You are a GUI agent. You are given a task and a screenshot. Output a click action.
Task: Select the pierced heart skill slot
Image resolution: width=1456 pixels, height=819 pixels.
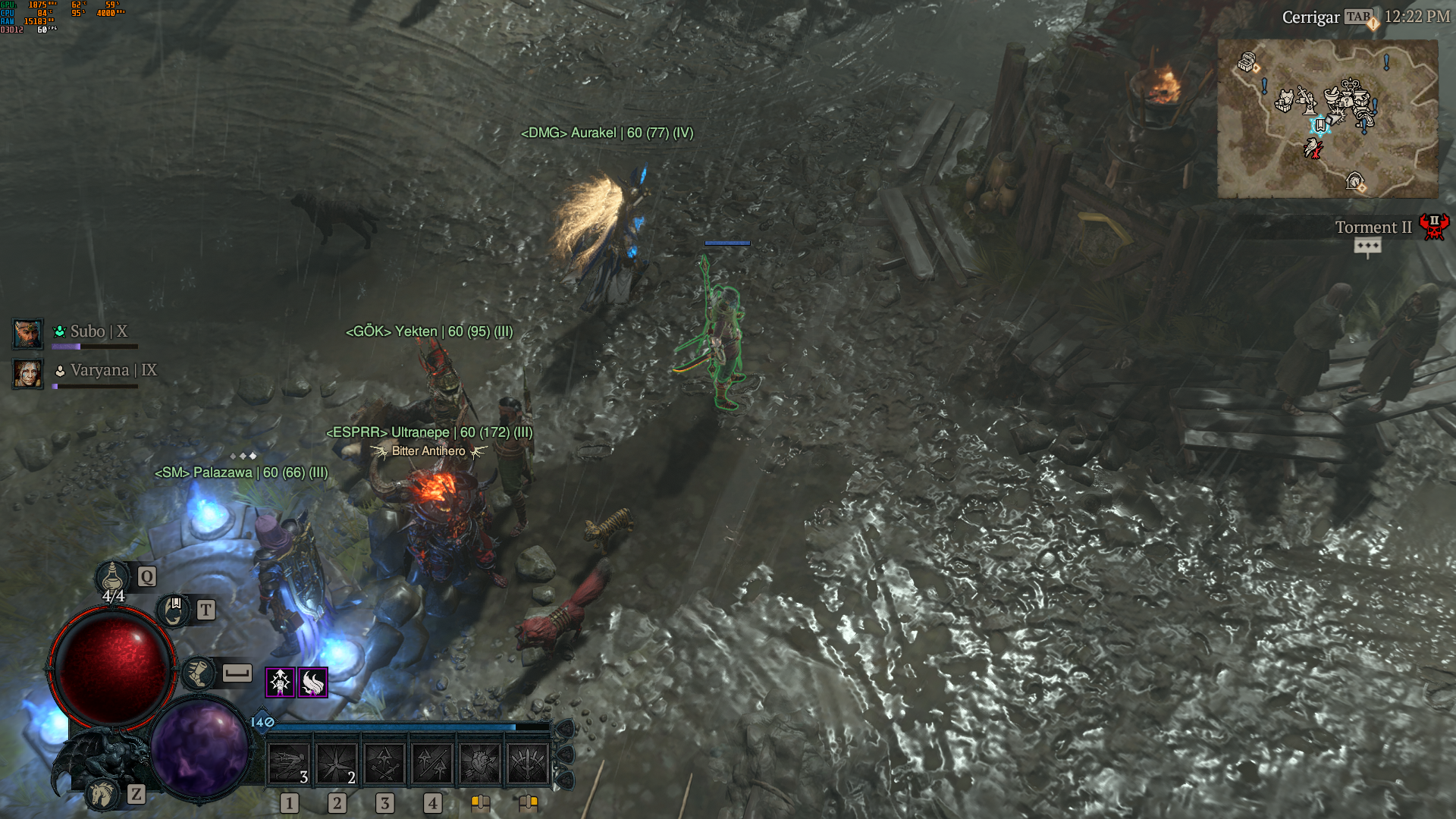(x=480, y=762)
